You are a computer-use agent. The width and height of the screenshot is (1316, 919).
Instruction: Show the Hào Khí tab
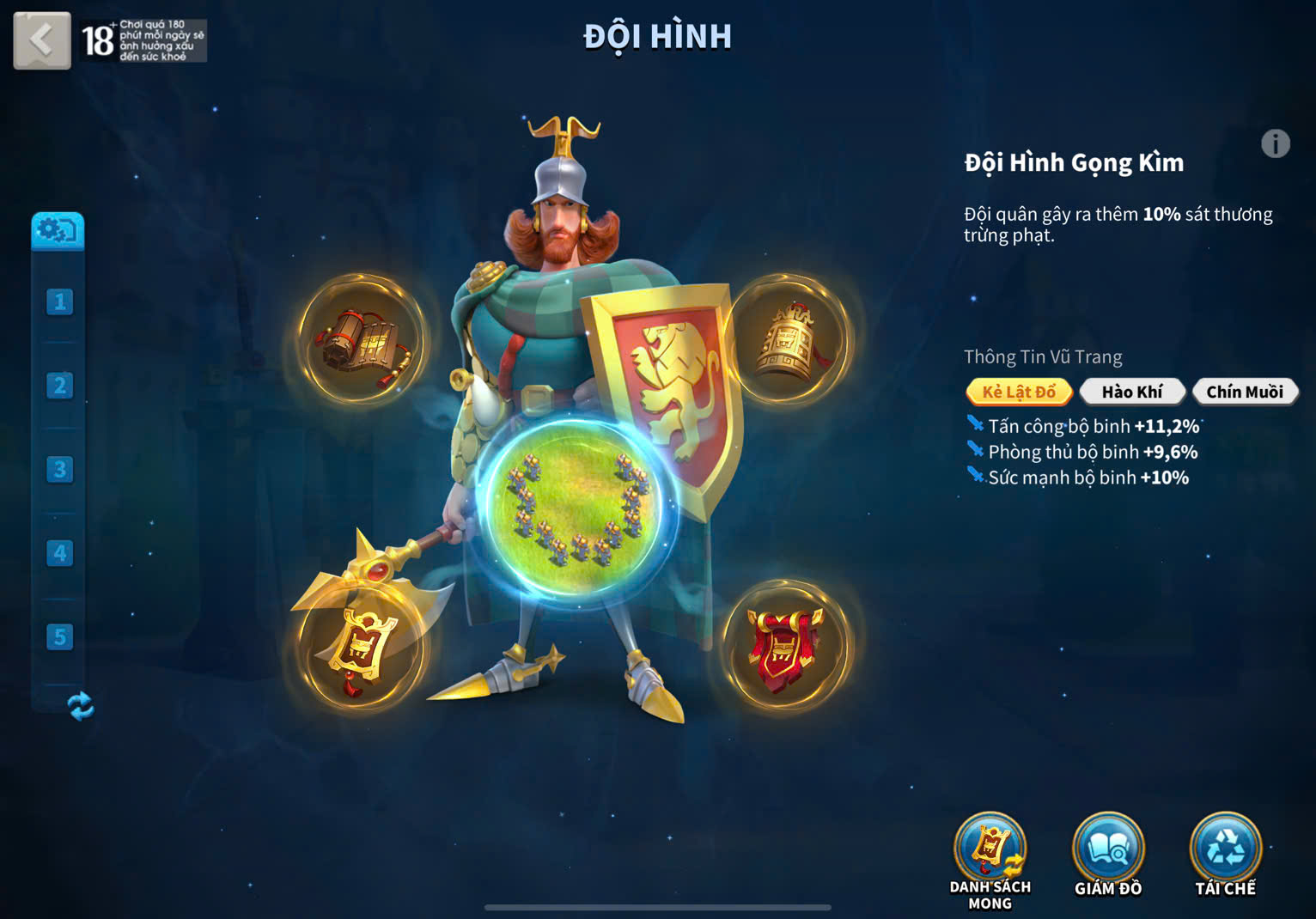[1132, 392]
